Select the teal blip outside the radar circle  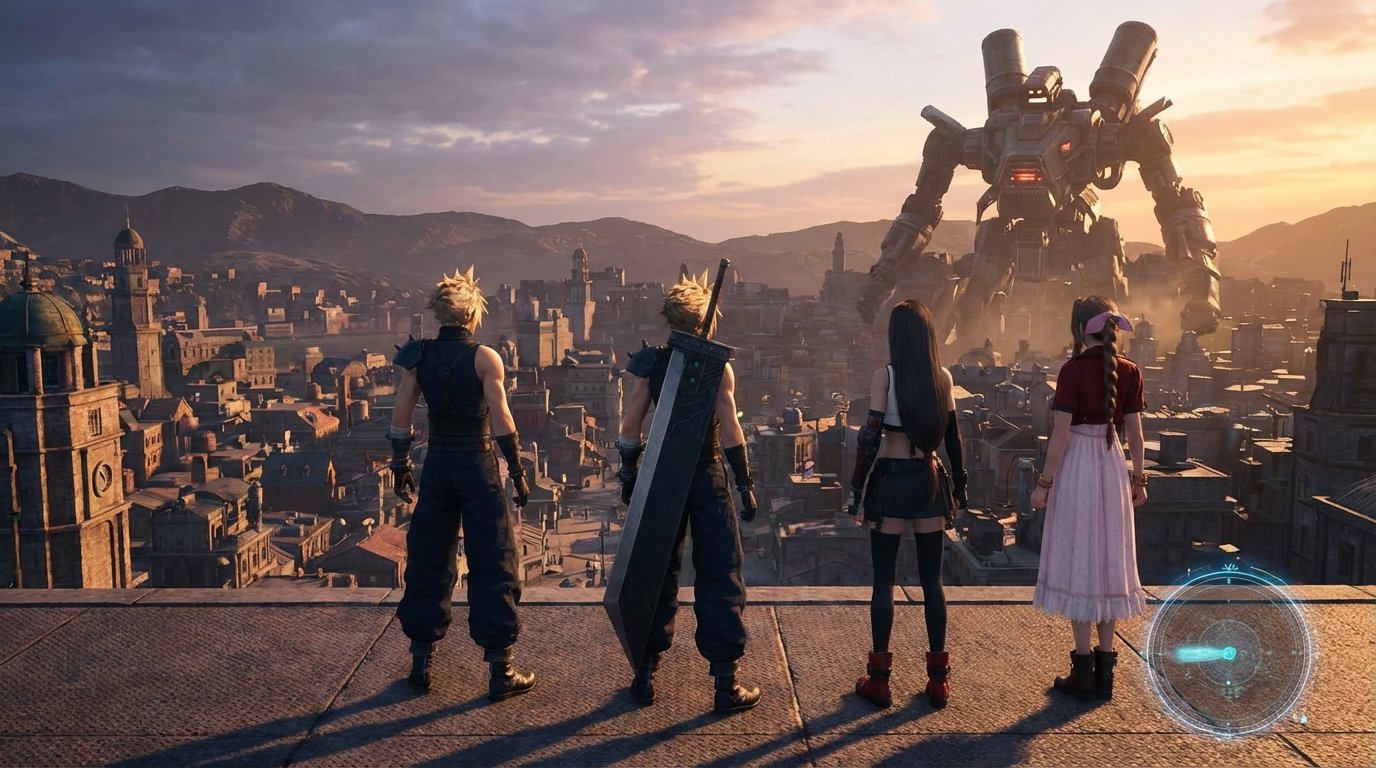pyautogui.click(x=1302, y=718)
